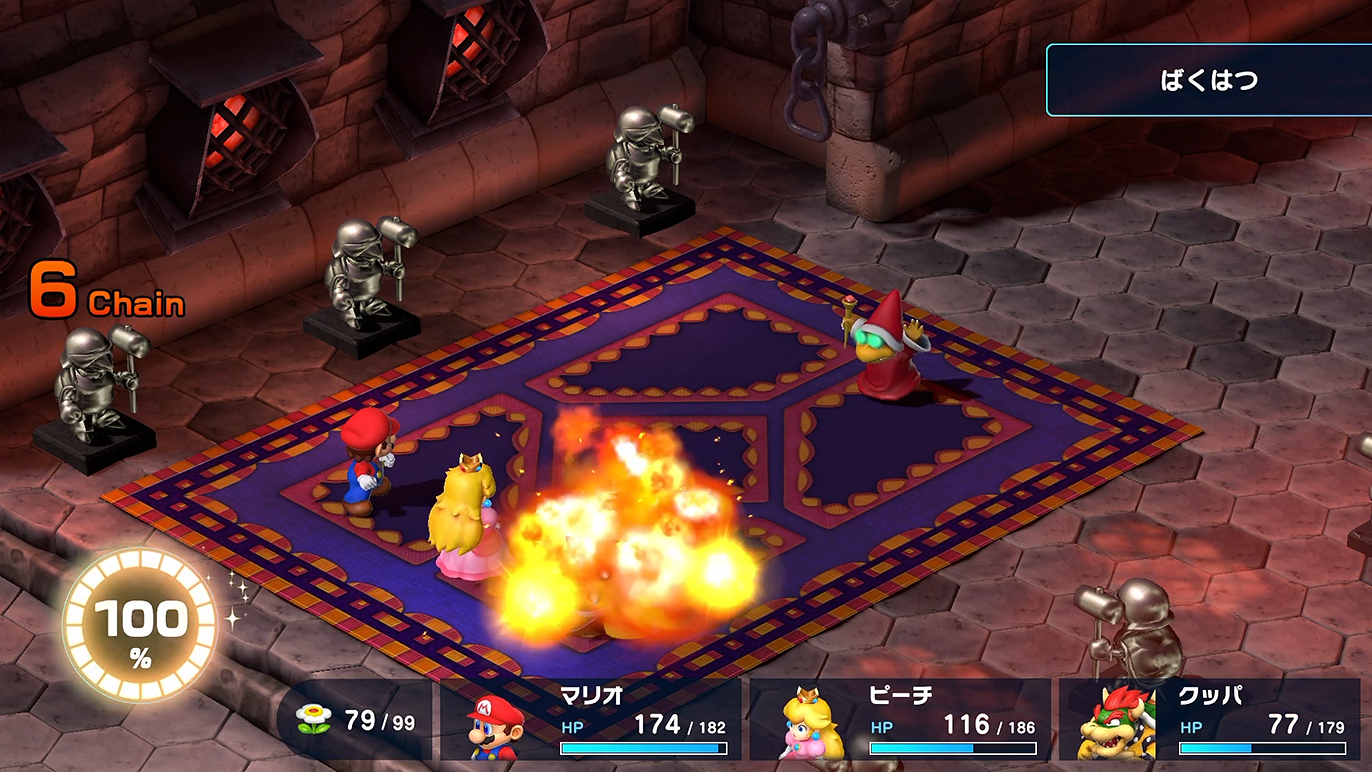Activate the 100% action gauge
1372x772 pixels.
140,625
